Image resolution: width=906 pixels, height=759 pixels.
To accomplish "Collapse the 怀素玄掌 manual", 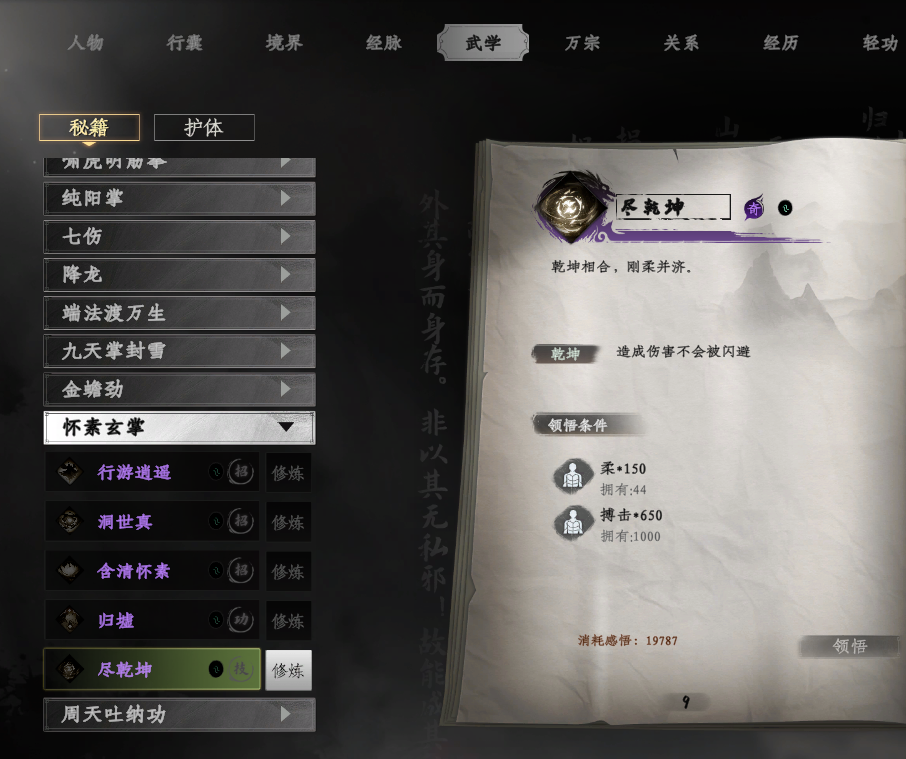I will point(179,428).
